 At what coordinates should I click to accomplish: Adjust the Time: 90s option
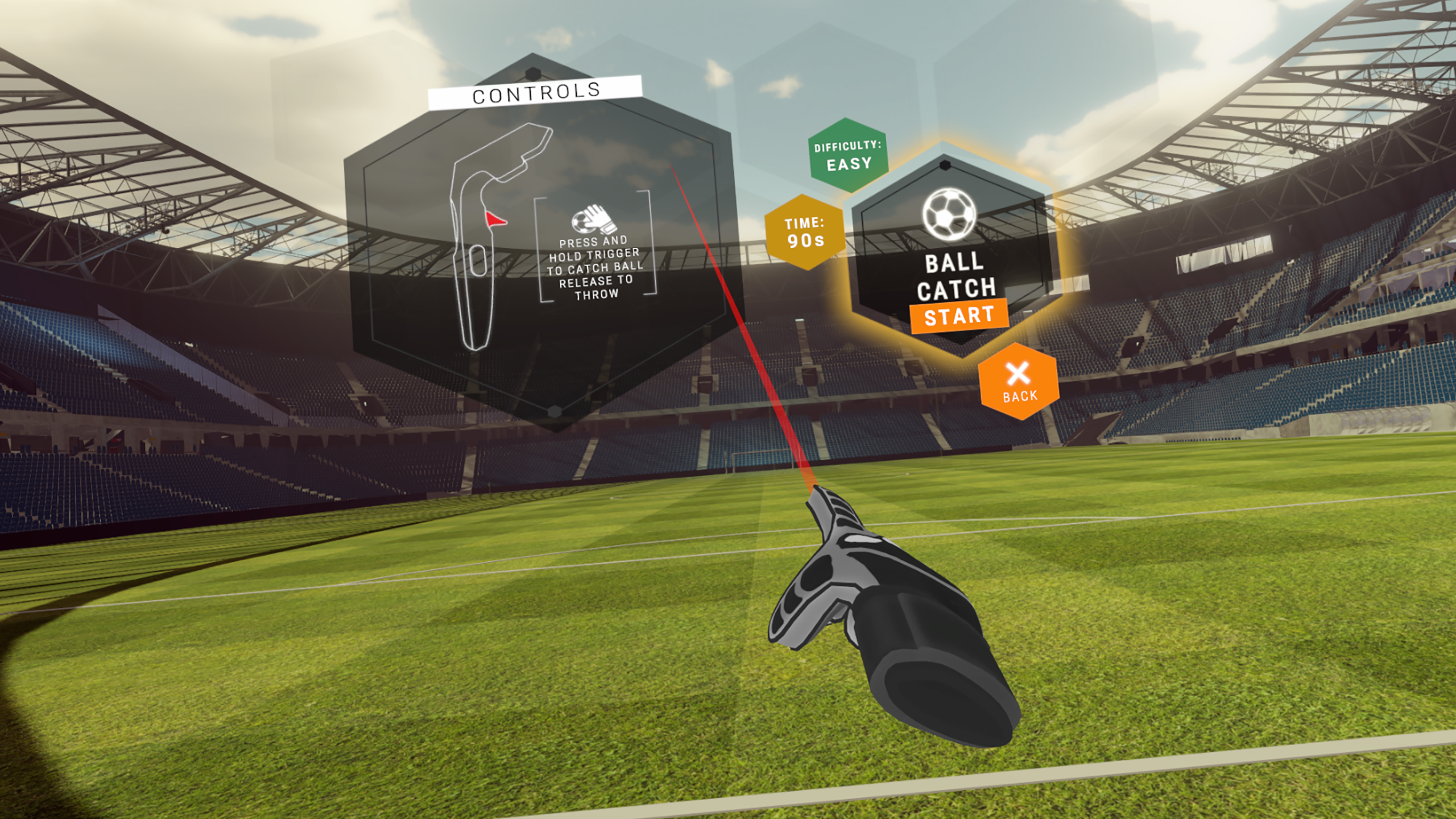coord(804,232)
